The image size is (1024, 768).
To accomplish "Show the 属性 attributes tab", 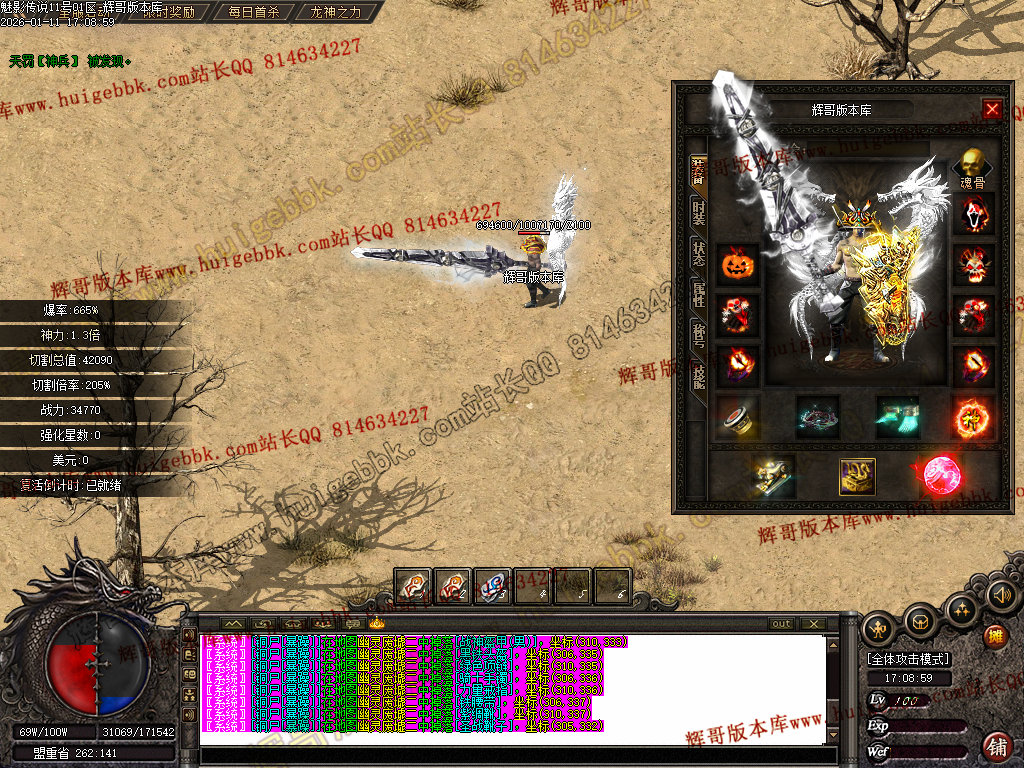I will click(698, 294).
